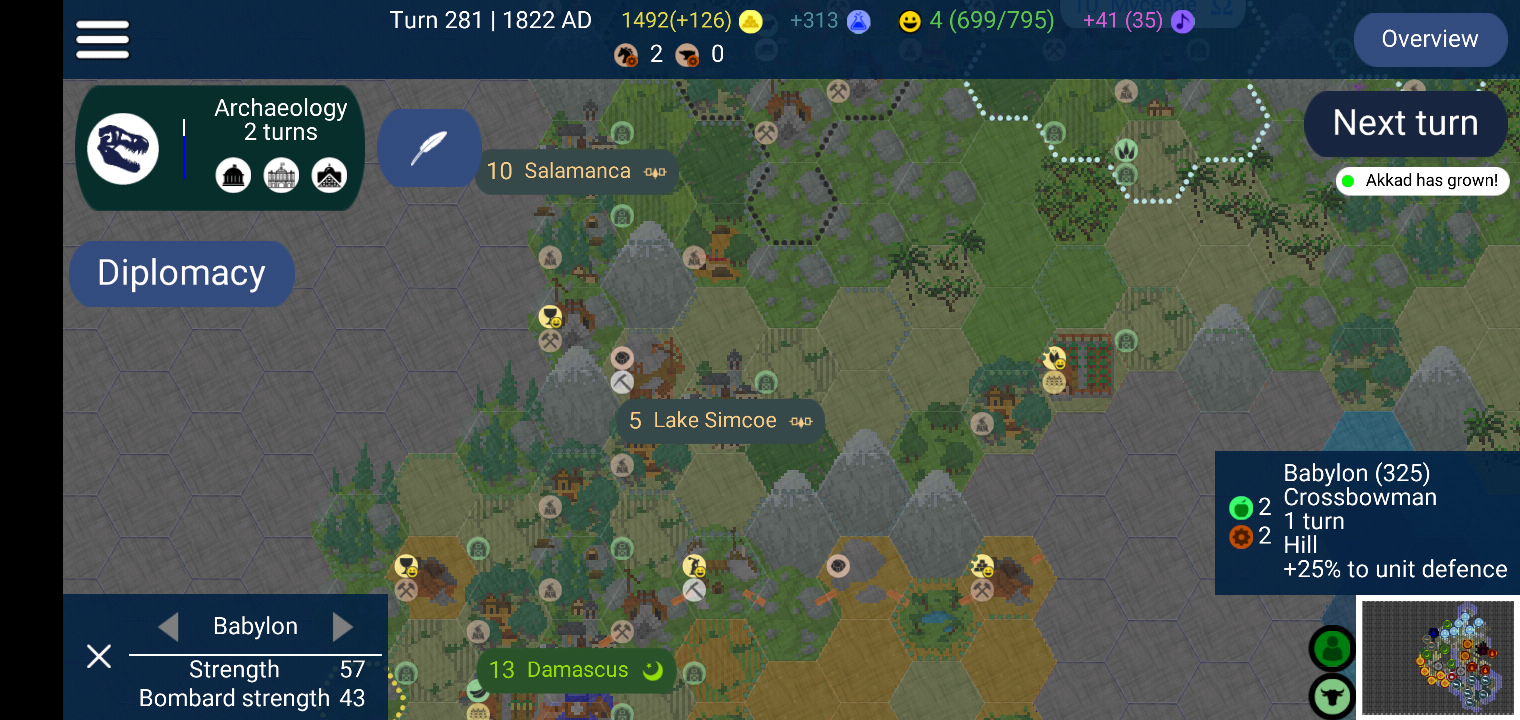Click the horse strategic resource icon
Image resolution: width=1520 pixels, height=720 pixels.
pyautogui.click(x=627, y=54)
